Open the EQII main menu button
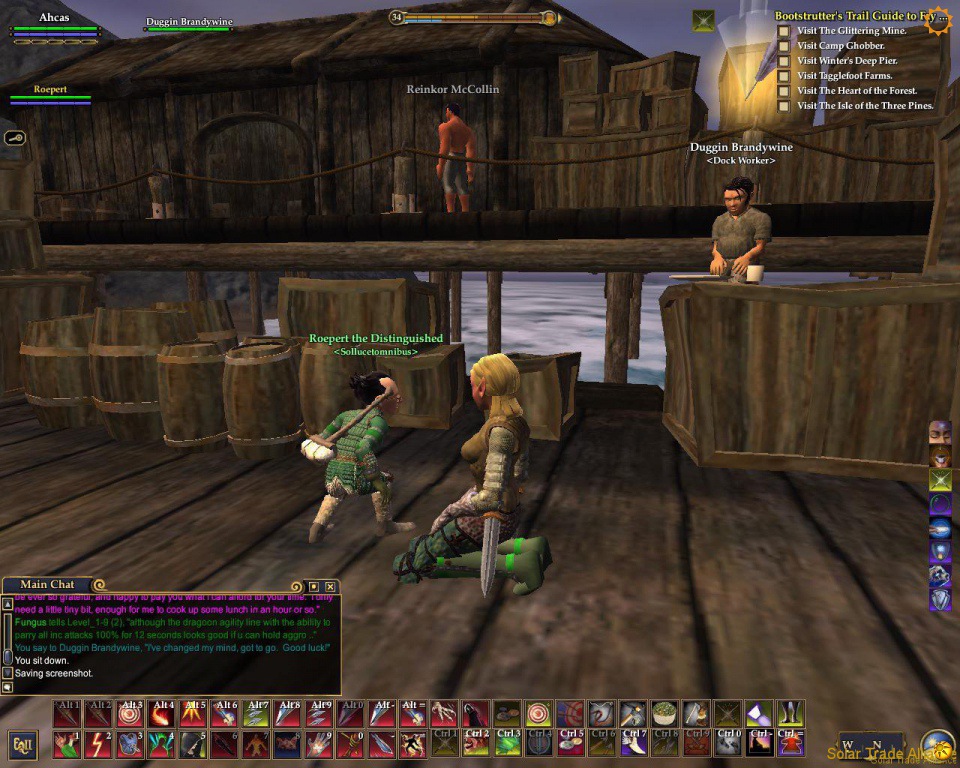The width and height of the screenshot is (960, 768). pyautogui.click(x=22, y=745)
